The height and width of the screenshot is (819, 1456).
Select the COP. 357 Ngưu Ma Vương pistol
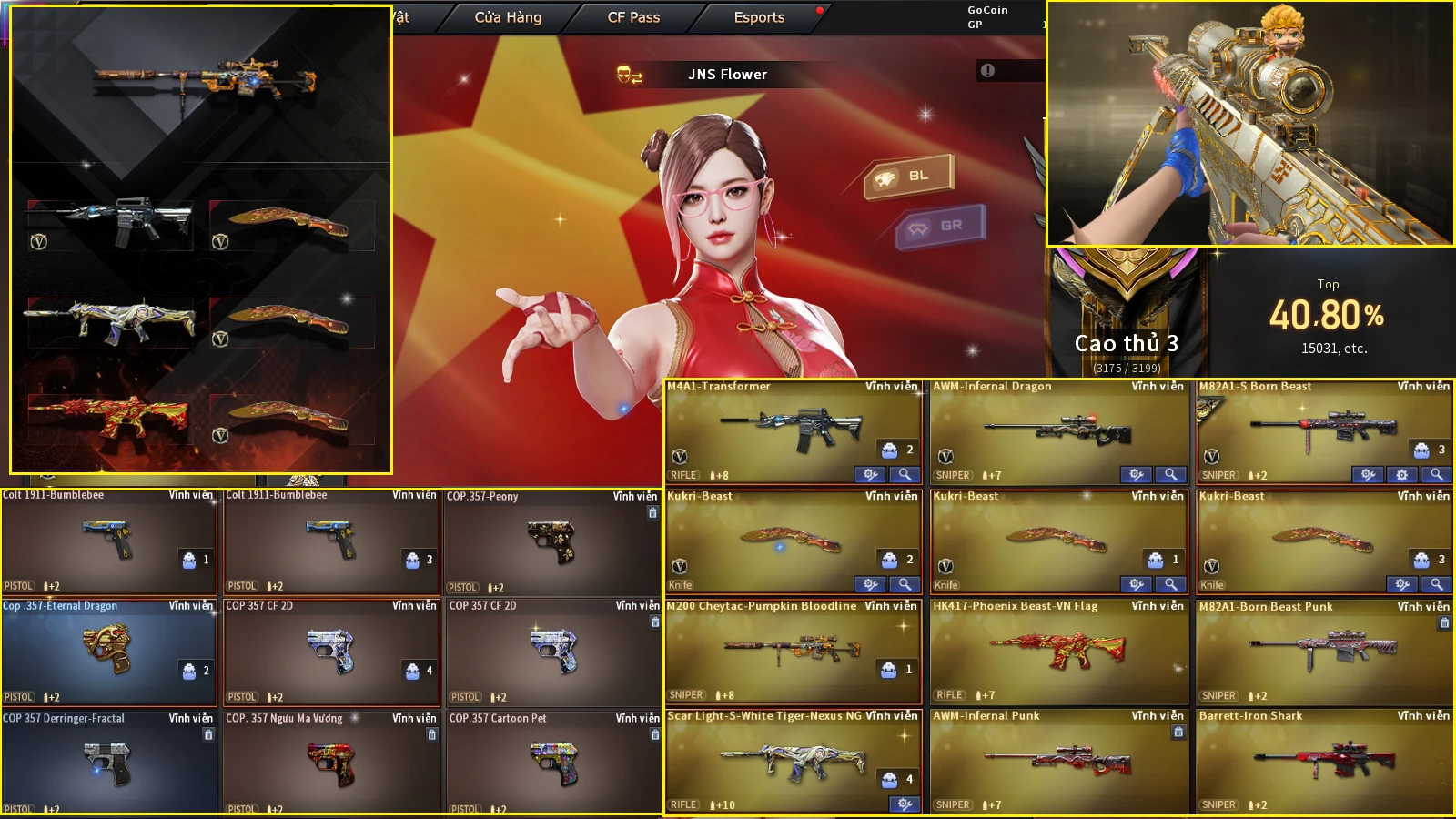pyautogui.click(x=331, y=762)
